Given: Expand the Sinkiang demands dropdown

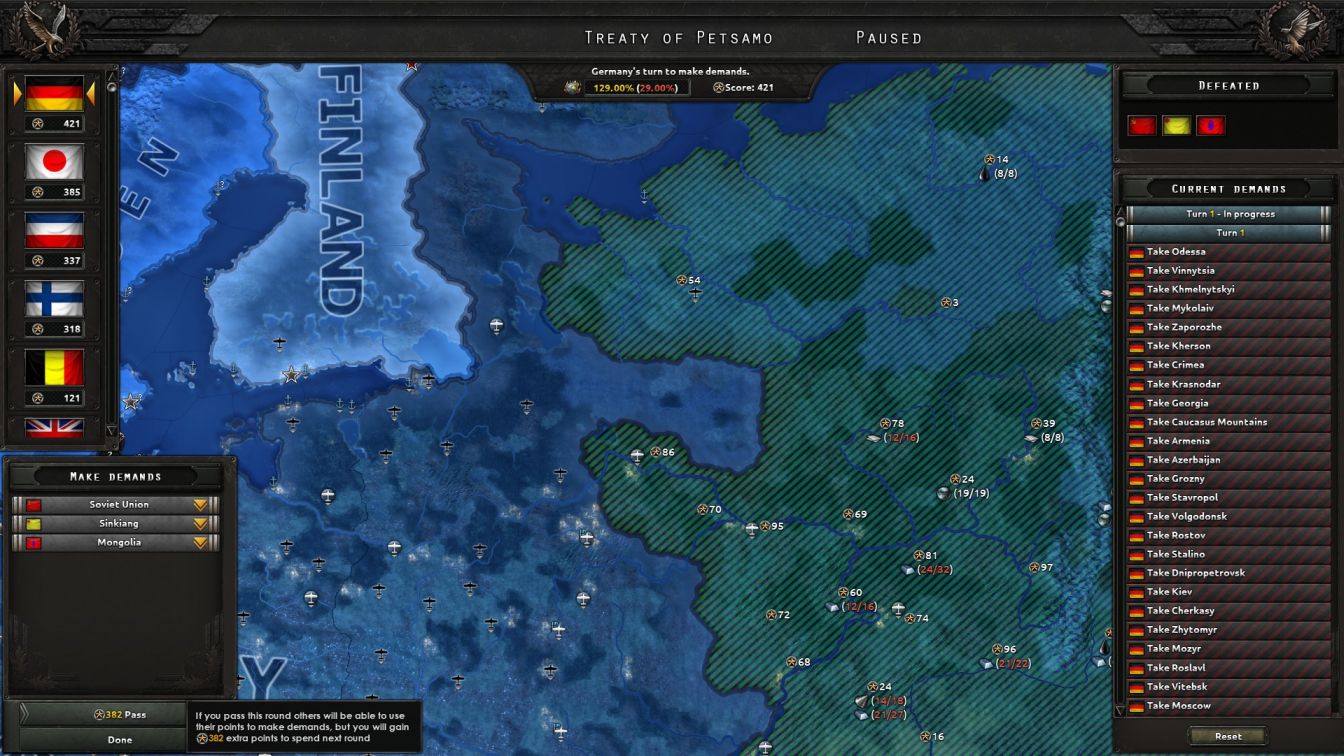Looking at the screenshot, I should pyautogui.click(x=199, y=523).
